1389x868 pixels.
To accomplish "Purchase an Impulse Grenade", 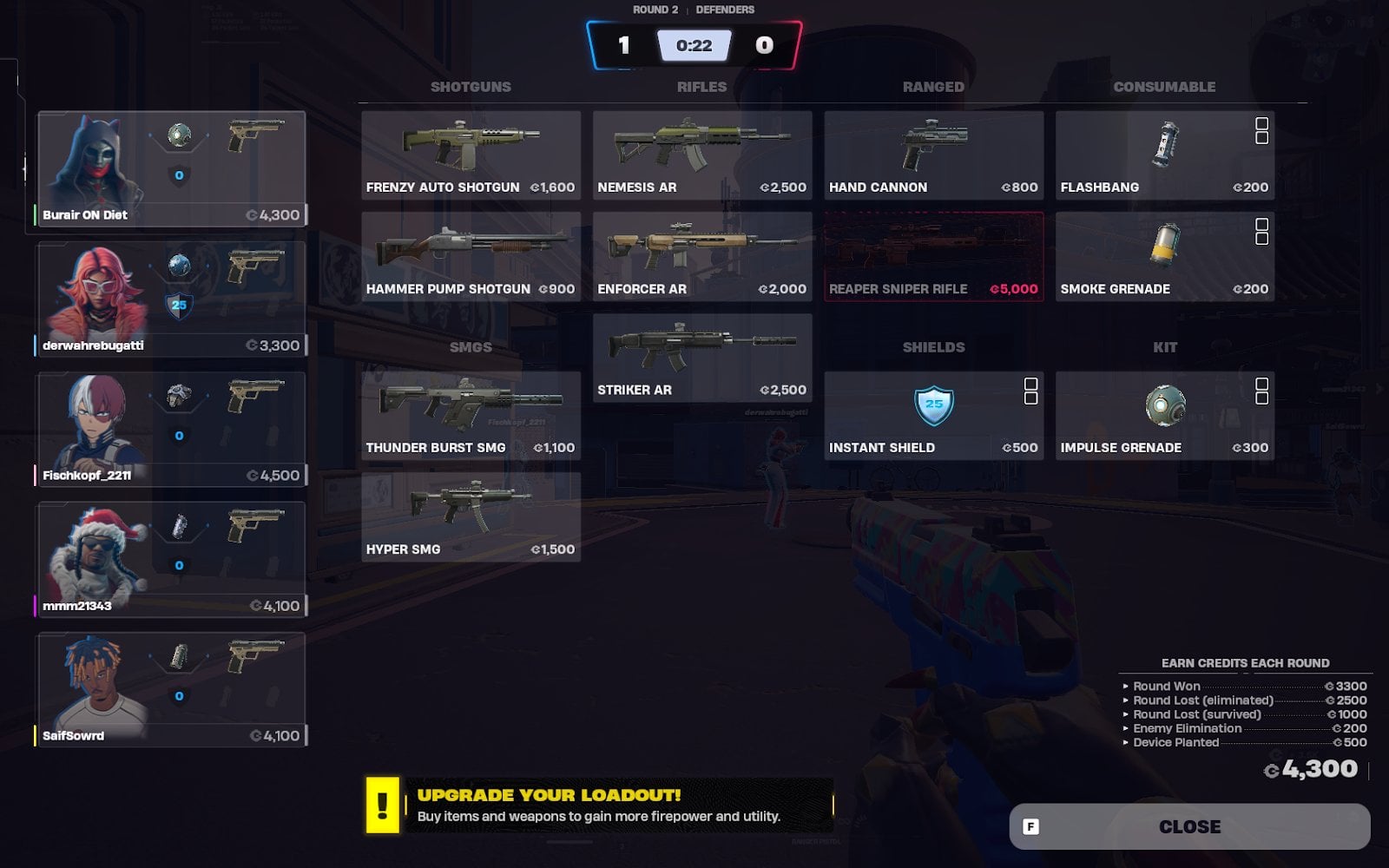I will [x=1164, y=415].
